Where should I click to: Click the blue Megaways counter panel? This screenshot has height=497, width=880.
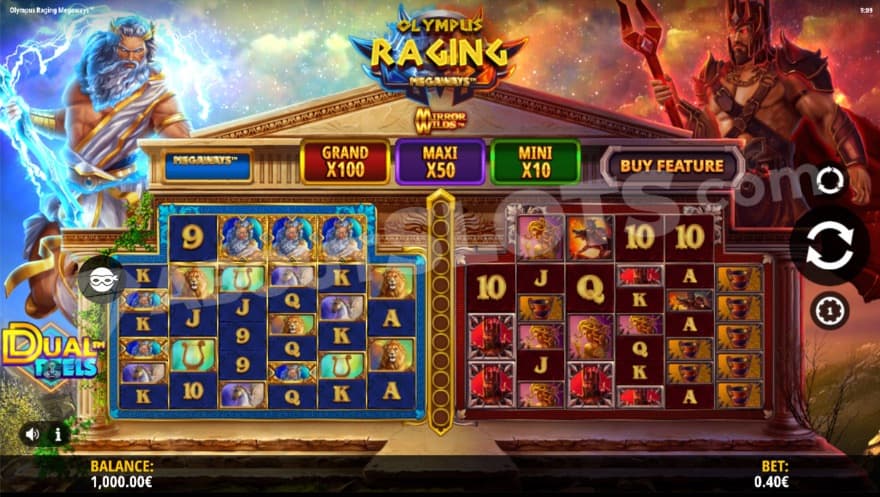click(206, 164)
